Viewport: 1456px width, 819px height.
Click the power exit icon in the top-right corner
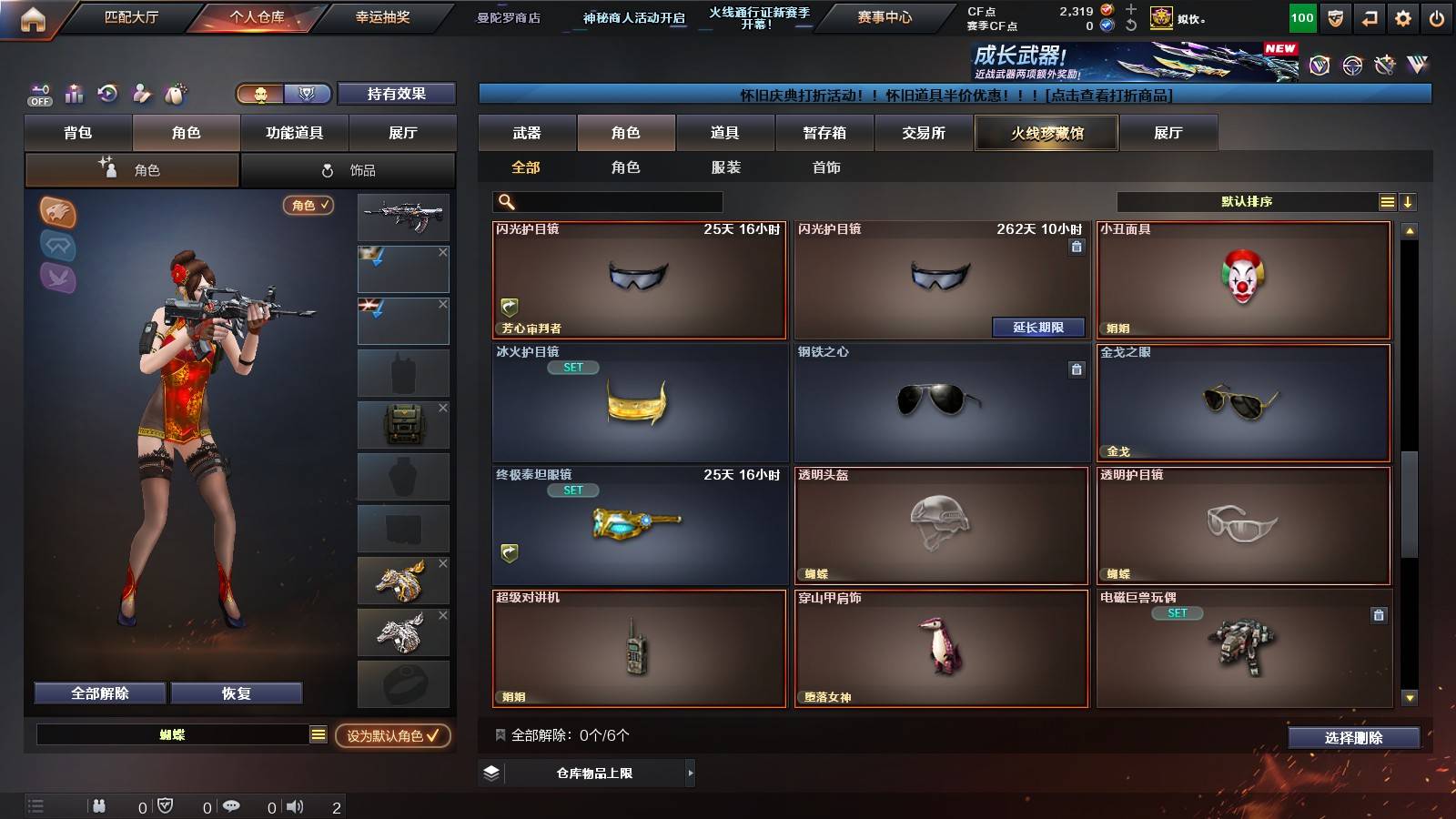coord(1438,16)
